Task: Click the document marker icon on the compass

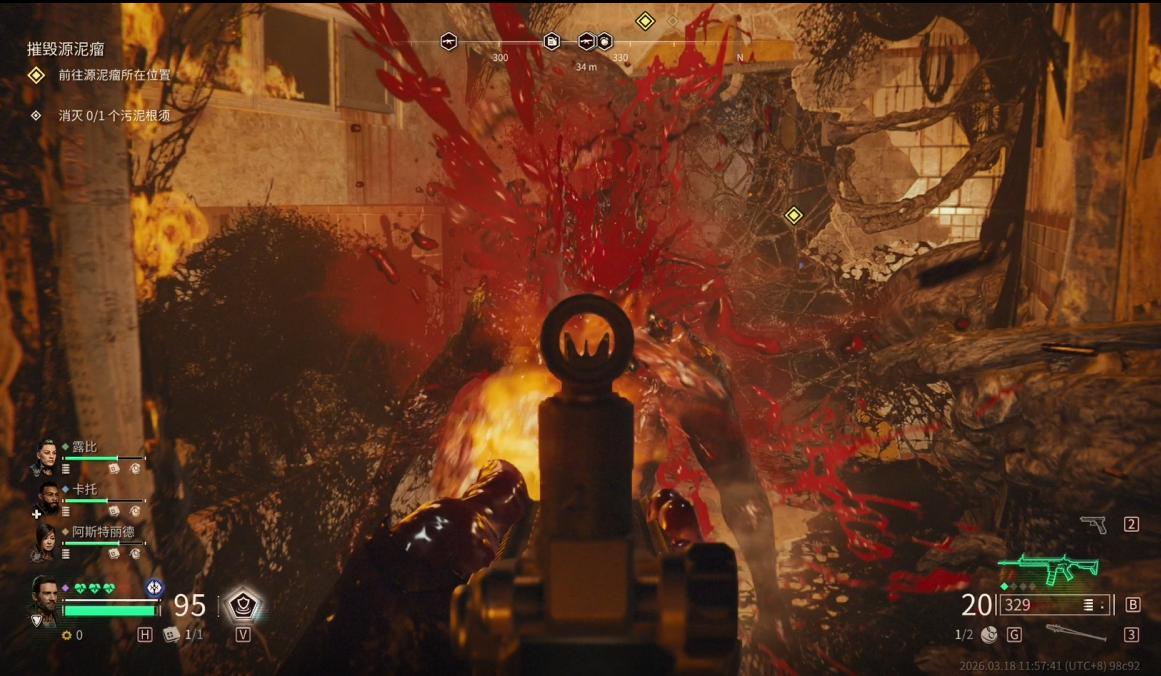Action: (551, 41)
